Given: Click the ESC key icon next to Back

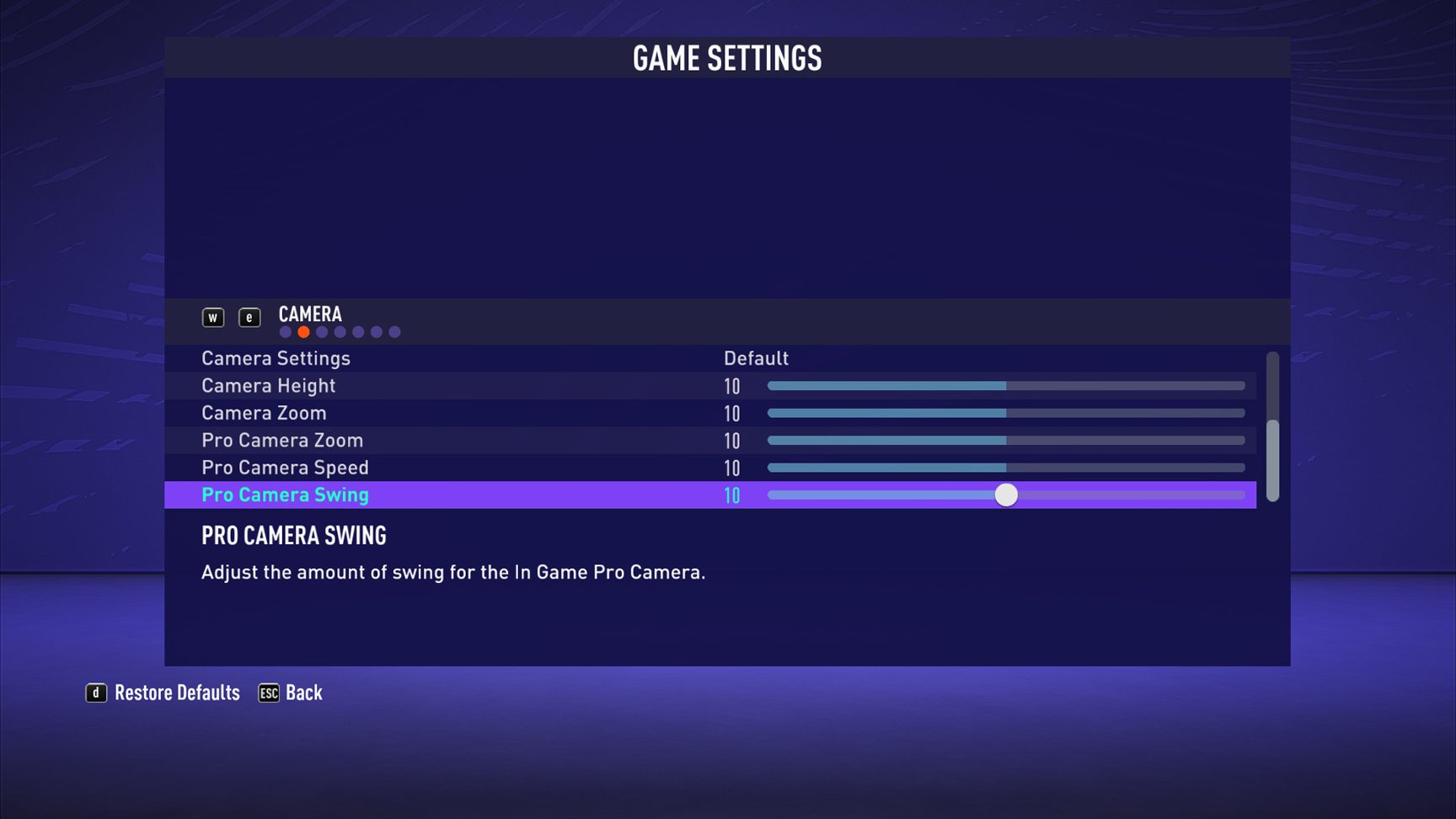Looking at the screenshot, I should pyautogui.click(x=268, y=692).
